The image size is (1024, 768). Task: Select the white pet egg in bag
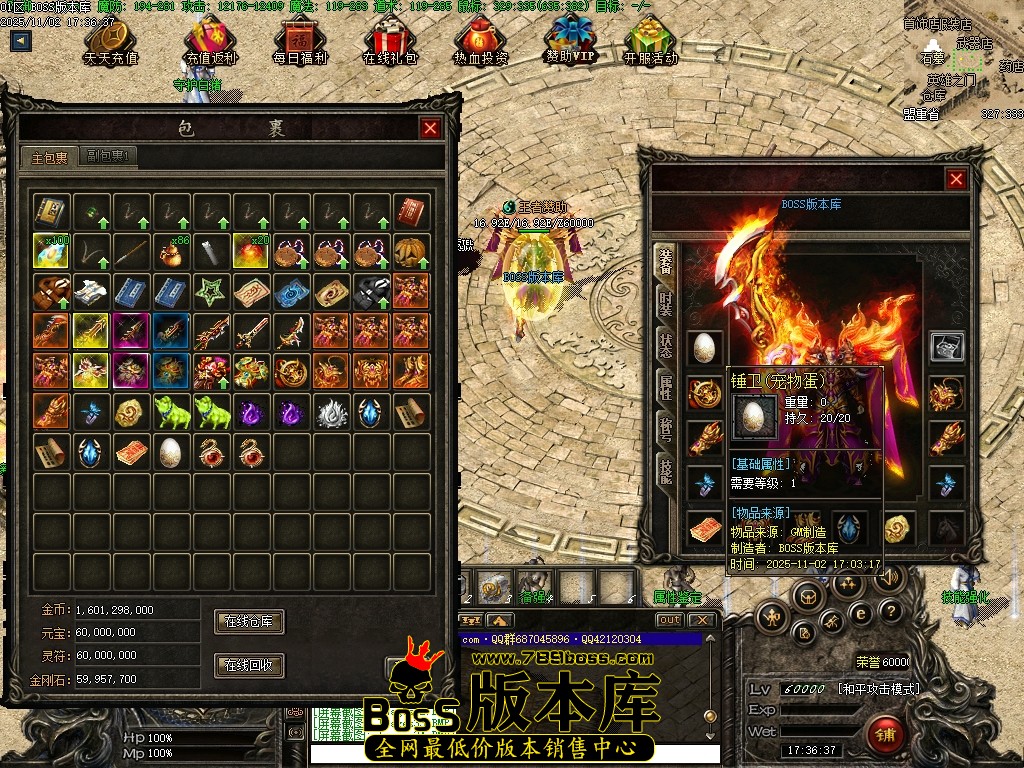(x=170, y=452)
